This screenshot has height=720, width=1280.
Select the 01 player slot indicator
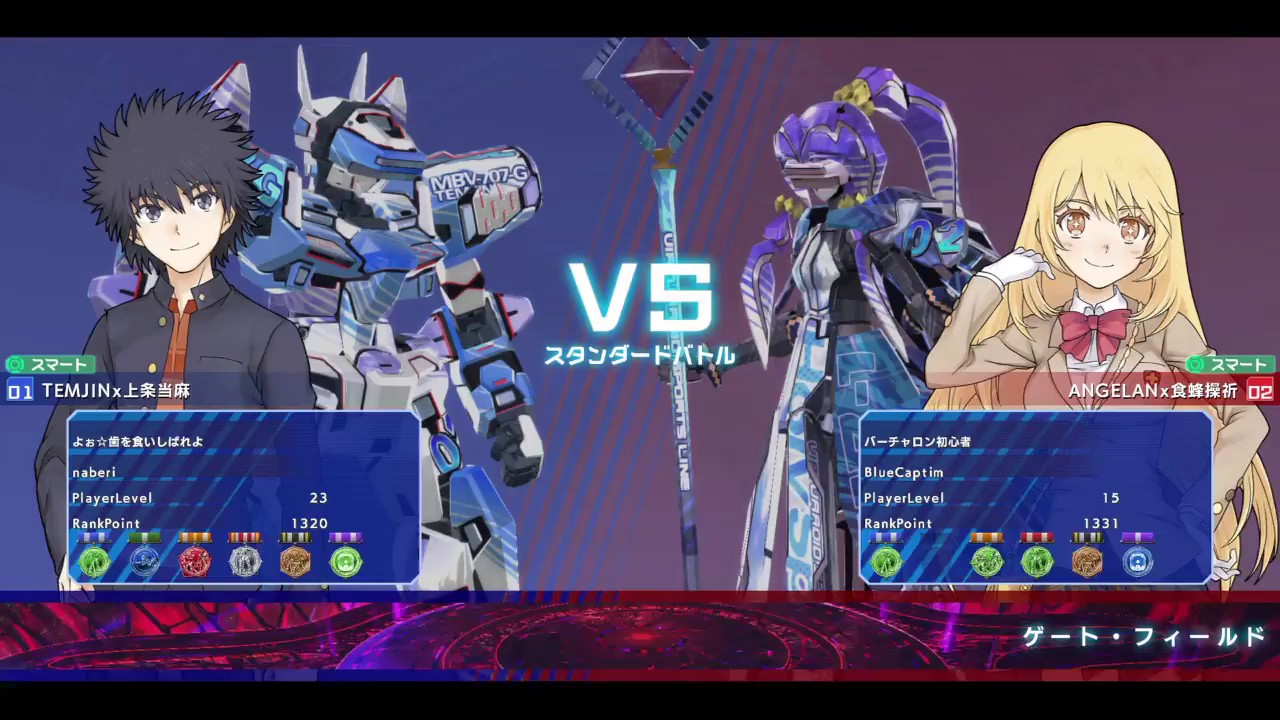click(18, 392)
